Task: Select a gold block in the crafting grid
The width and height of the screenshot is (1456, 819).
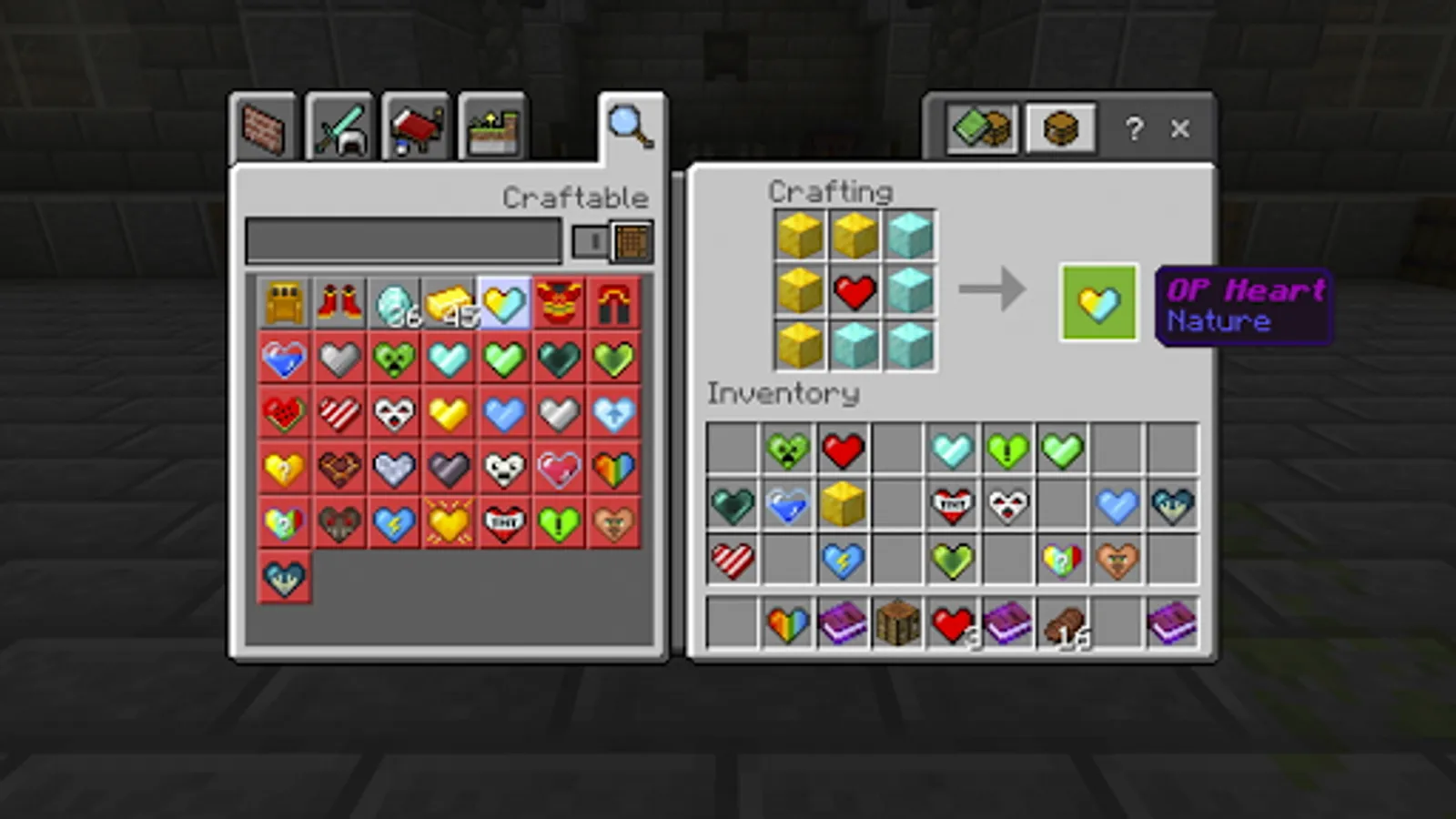Action: coord(801,235)
